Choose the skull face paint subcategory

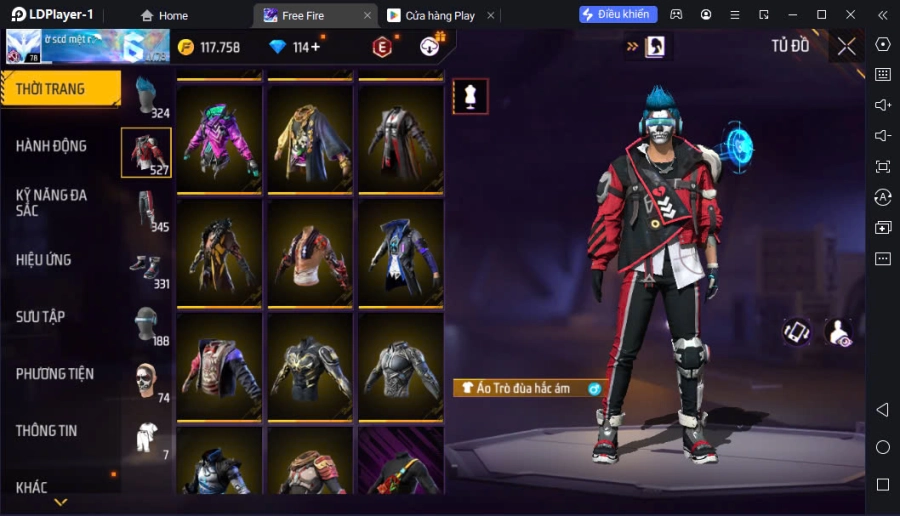point(147,381)
